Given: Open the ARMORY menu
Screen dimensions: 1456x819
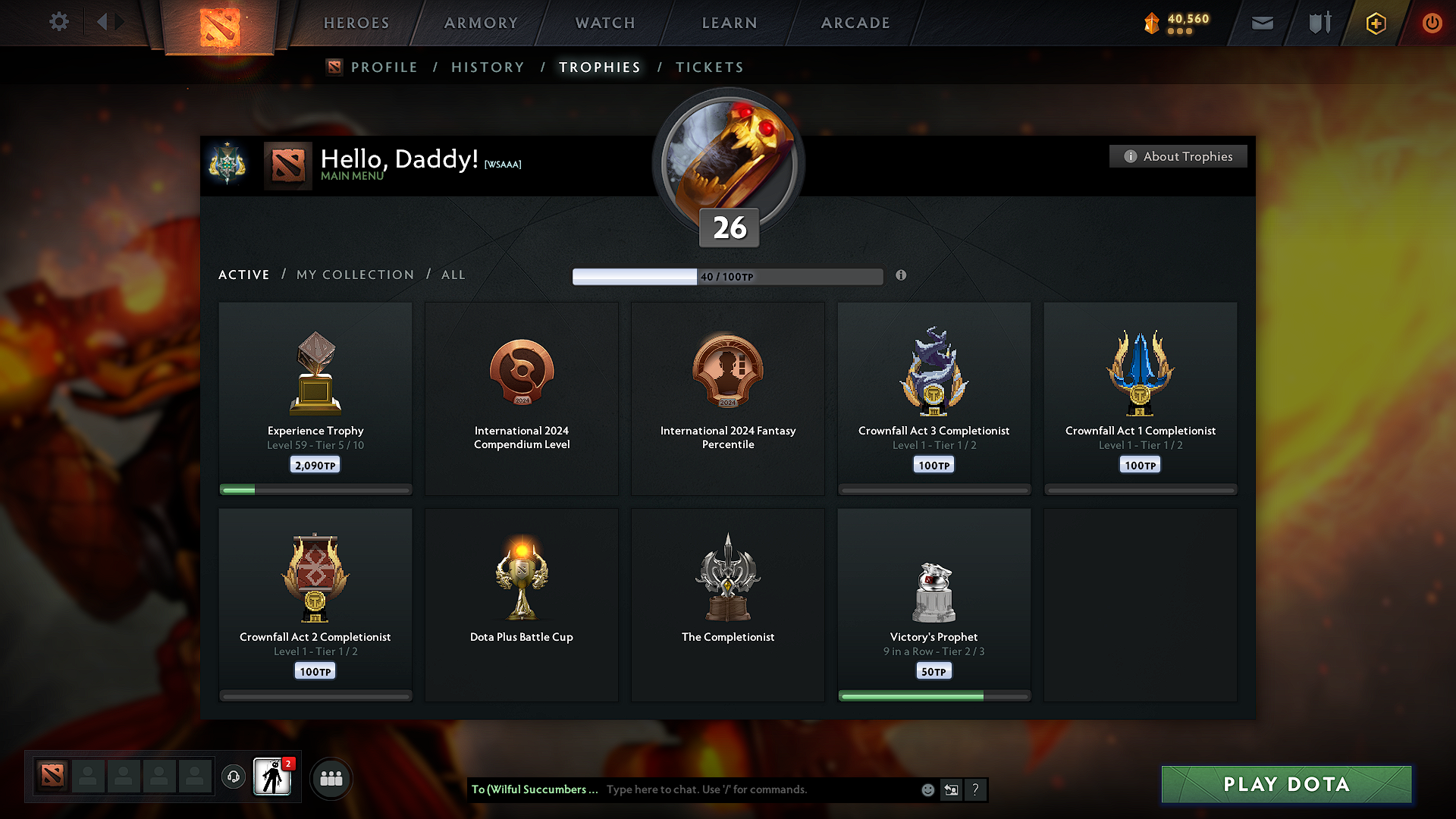Looking at the screenshot, I should coord(480,23).
